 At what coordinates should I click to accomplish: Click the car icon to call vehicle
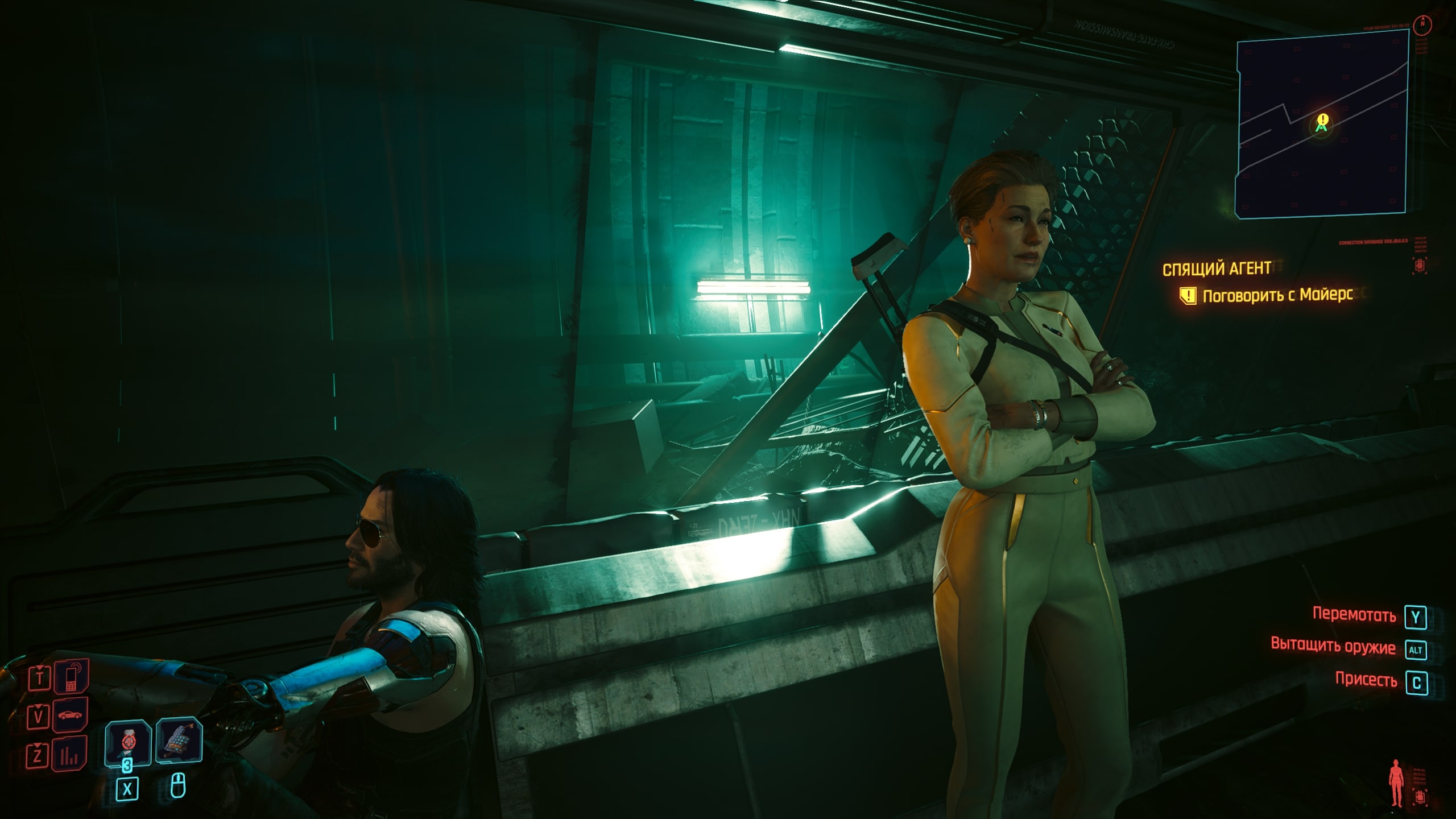71,714
